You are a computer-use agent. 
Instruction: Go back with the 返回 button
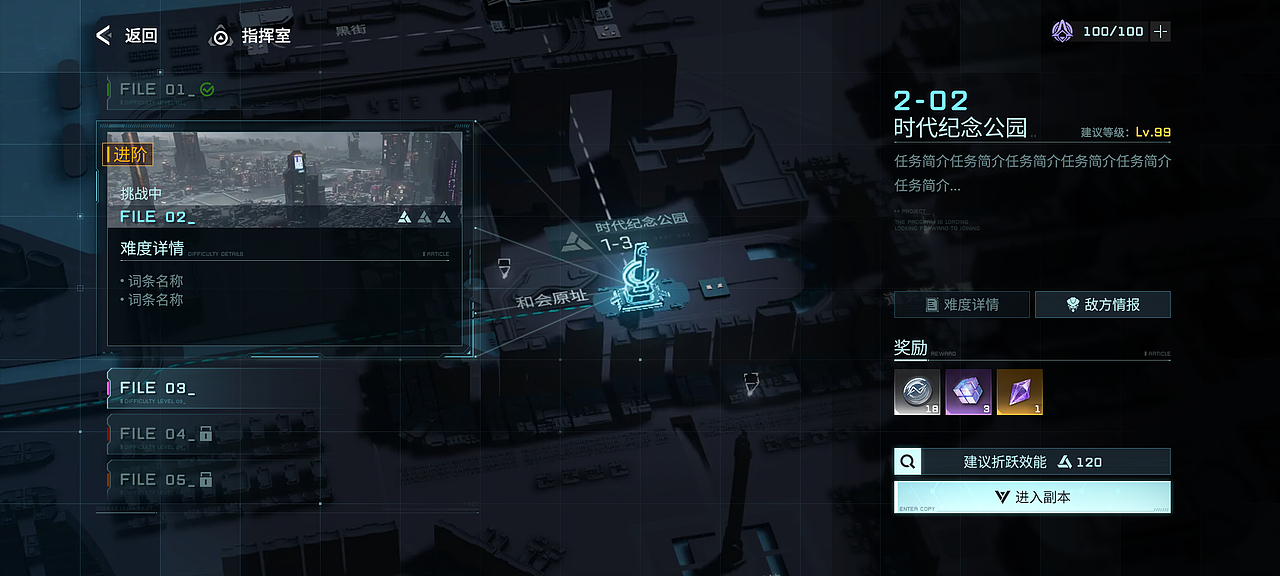click(x=127, y=36)
